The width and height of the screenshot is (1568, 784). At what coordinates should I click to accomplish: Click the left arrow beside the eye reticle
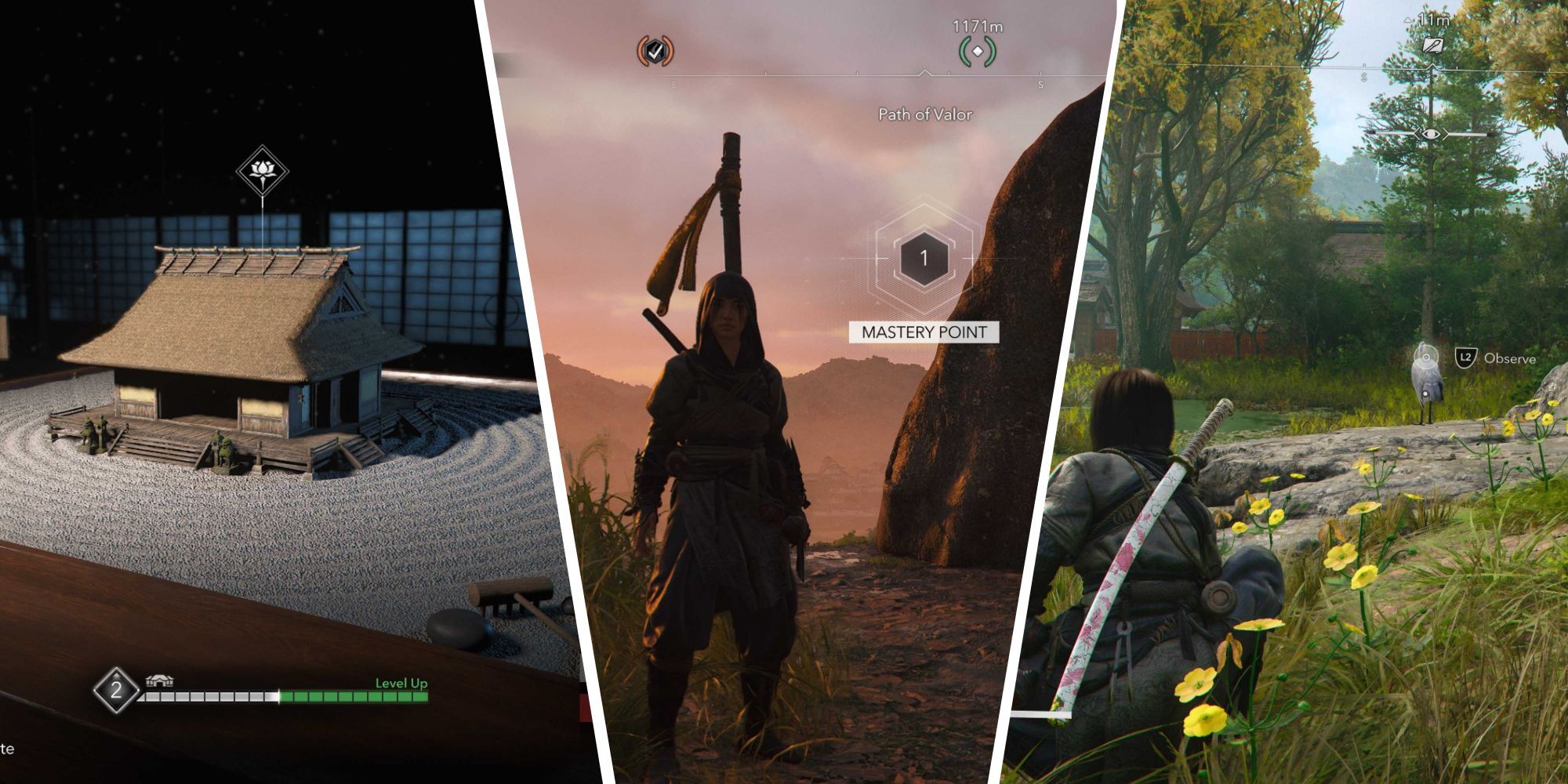(1418, 134)
